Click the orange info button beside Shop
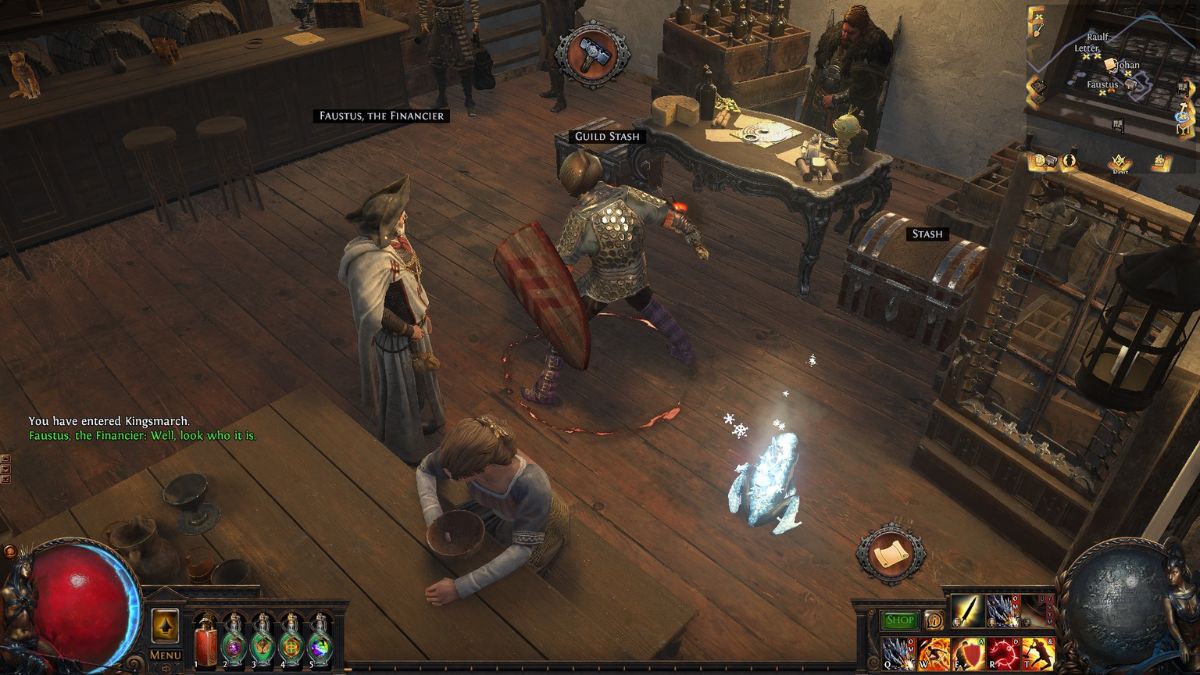The width and height of the screenshot is (1200, 675). [x=933, y=620]
